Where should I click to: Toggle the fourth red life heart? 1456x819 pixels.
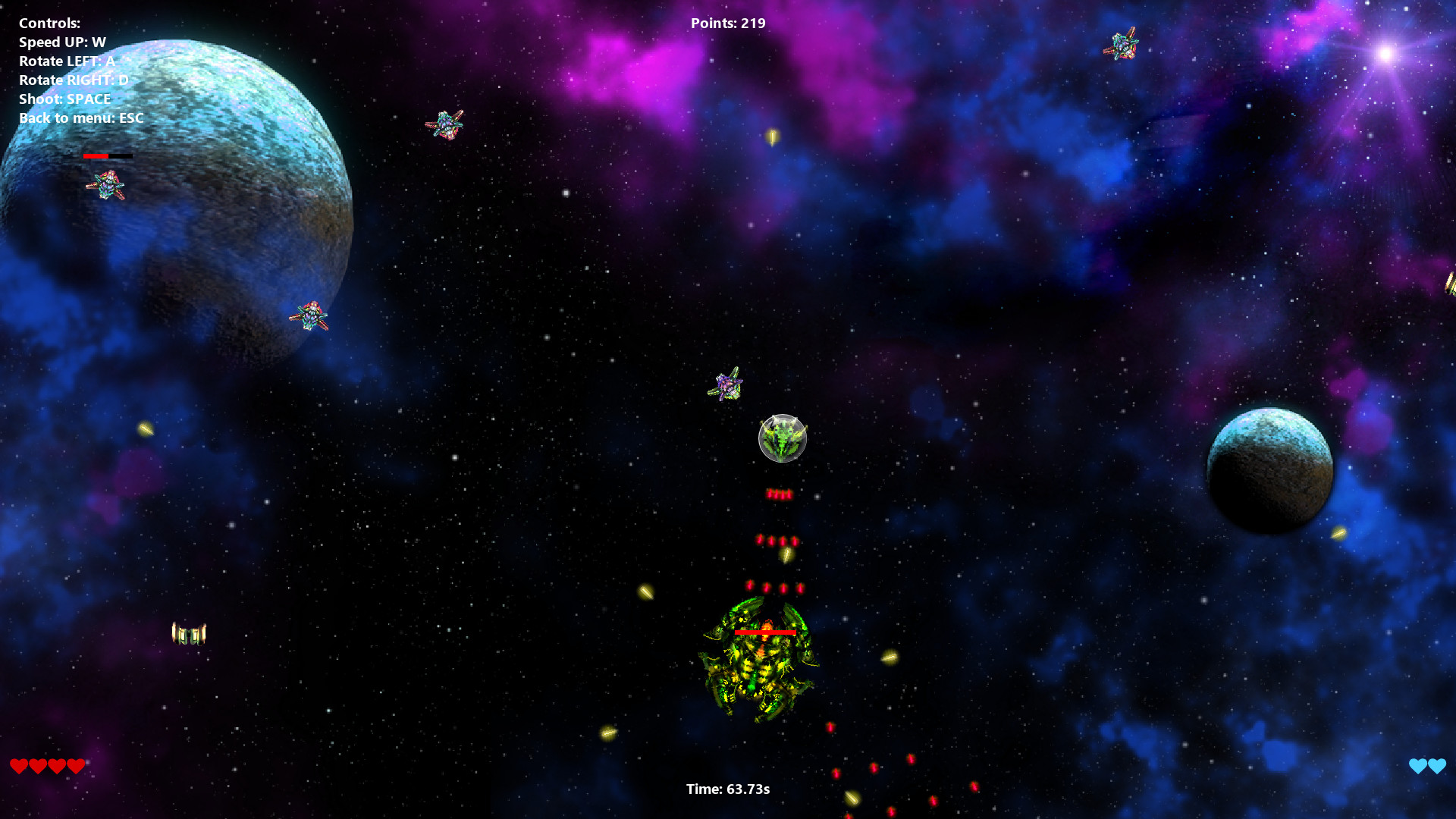[x=75, y=765]
